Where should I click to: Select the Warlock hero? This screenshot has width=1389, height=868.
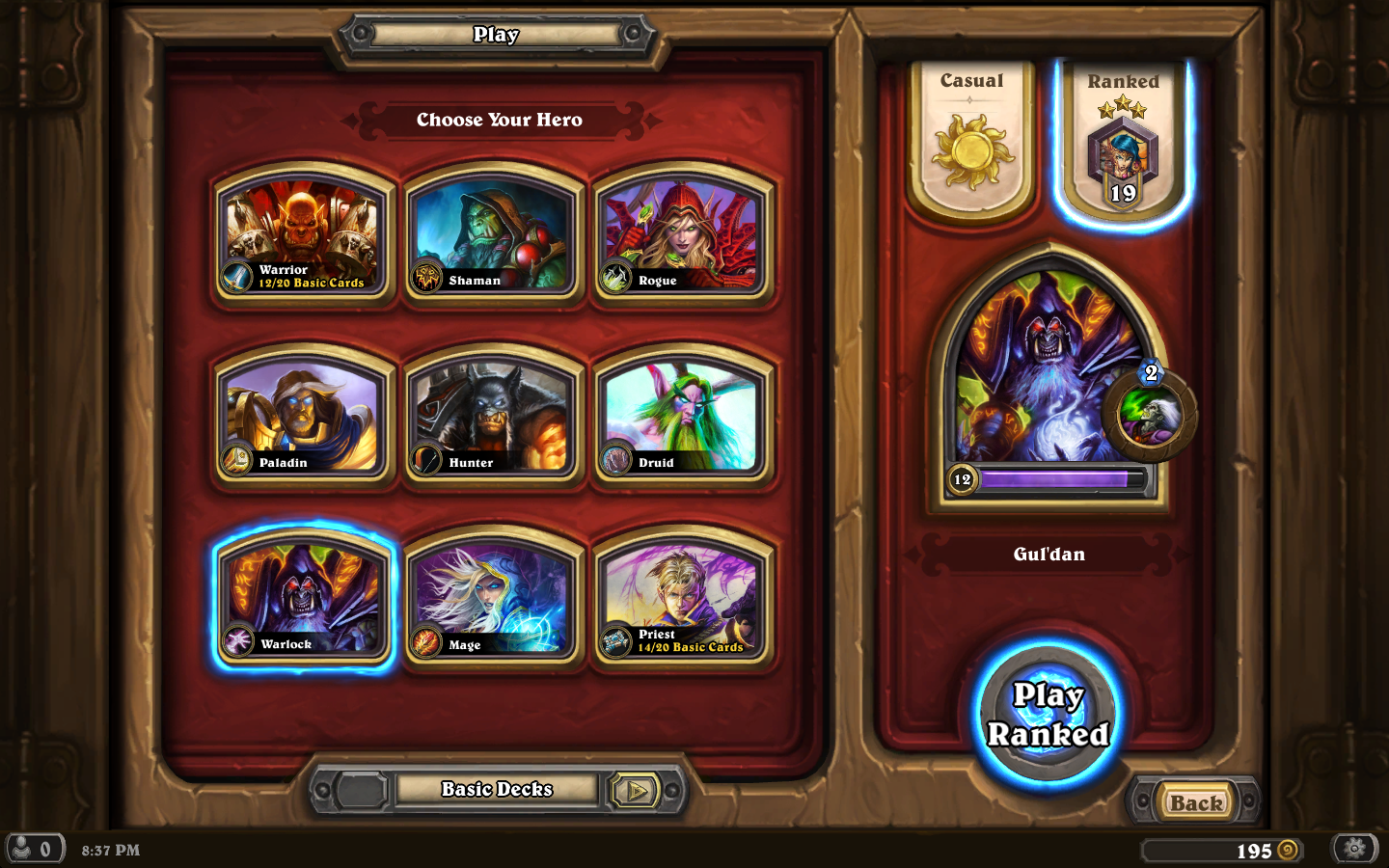point(304,599)
